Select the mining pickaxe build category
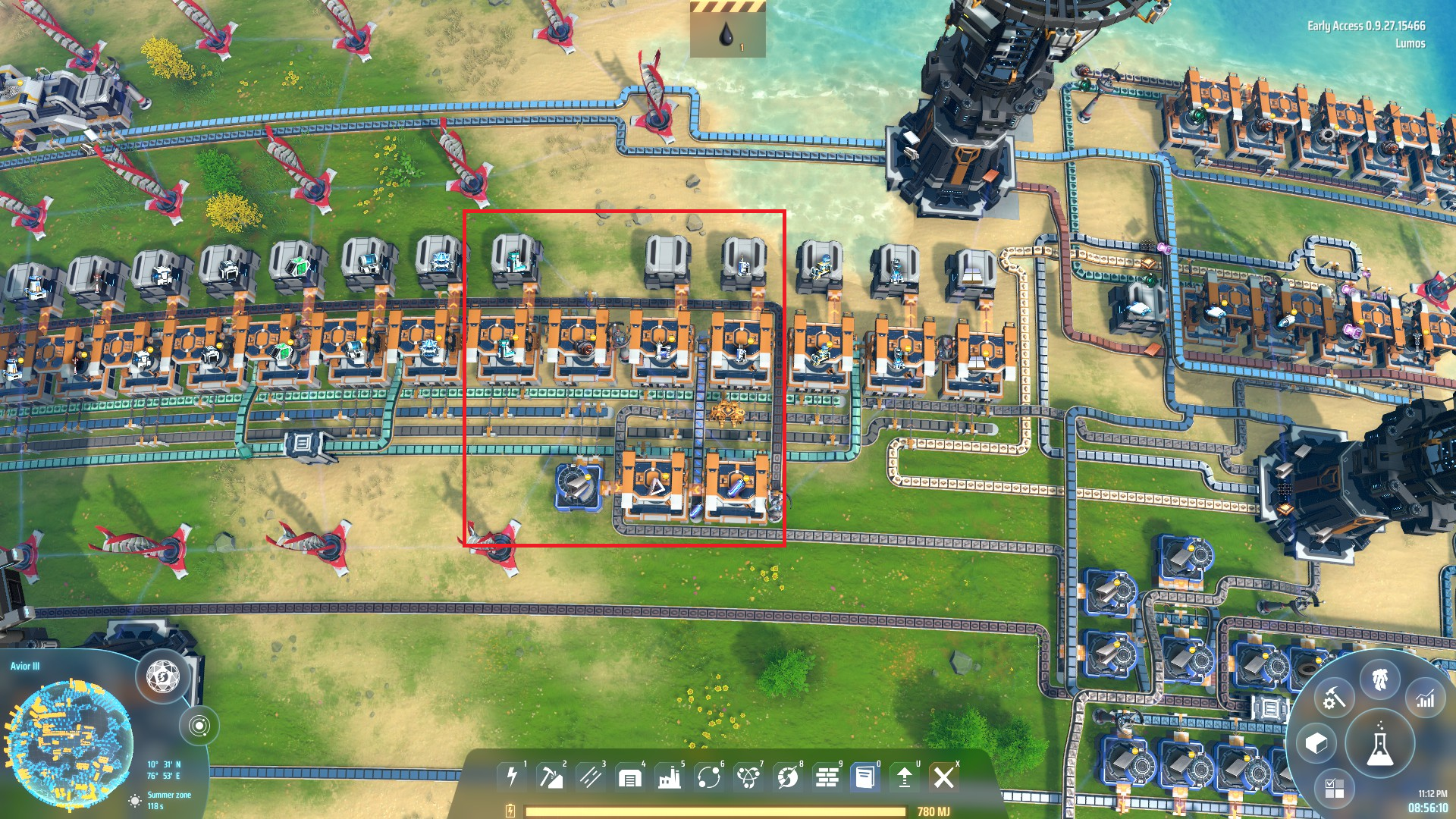Screen dimensions: 1456x819 coord(551,777)
